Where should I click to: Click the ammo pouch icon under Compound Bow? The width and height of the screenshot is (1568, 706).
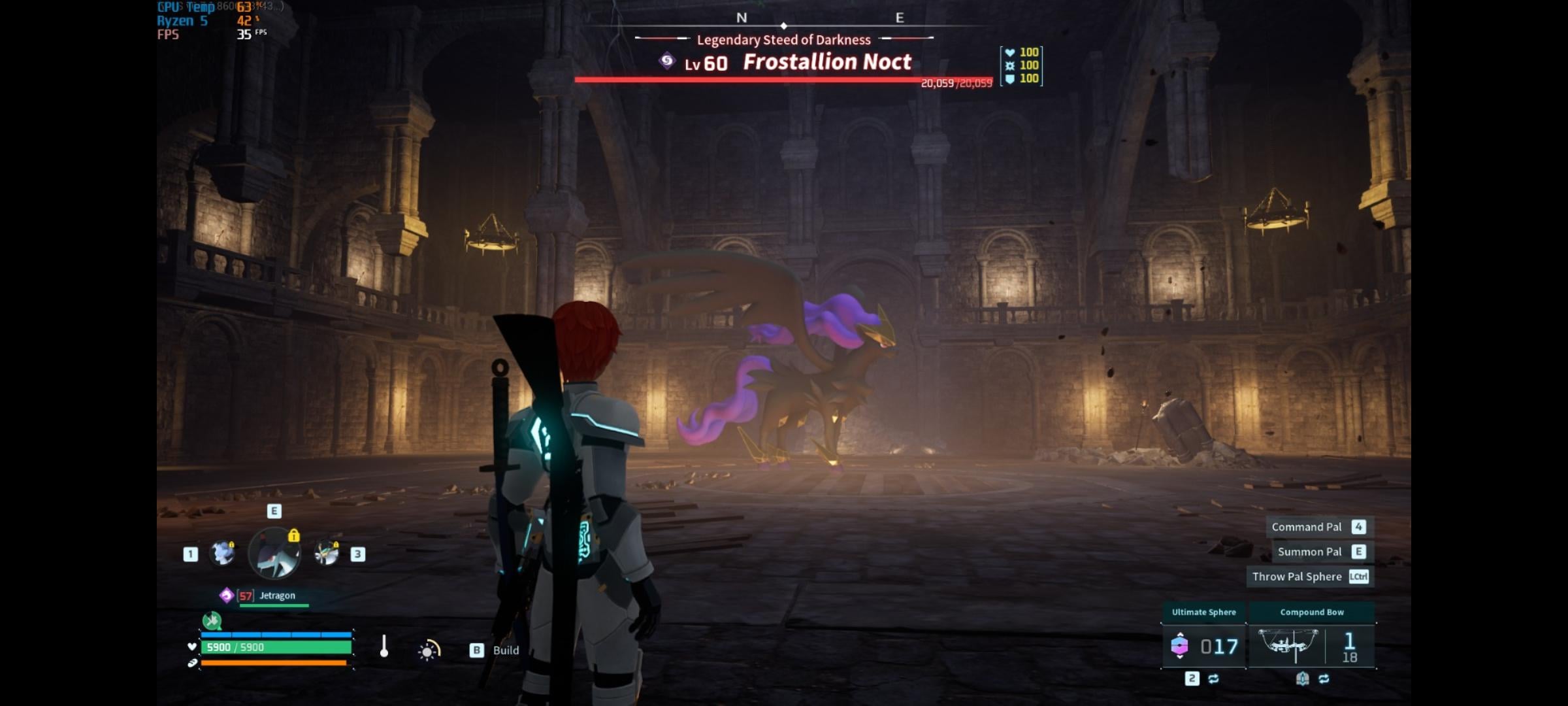tap(1302, 679)
